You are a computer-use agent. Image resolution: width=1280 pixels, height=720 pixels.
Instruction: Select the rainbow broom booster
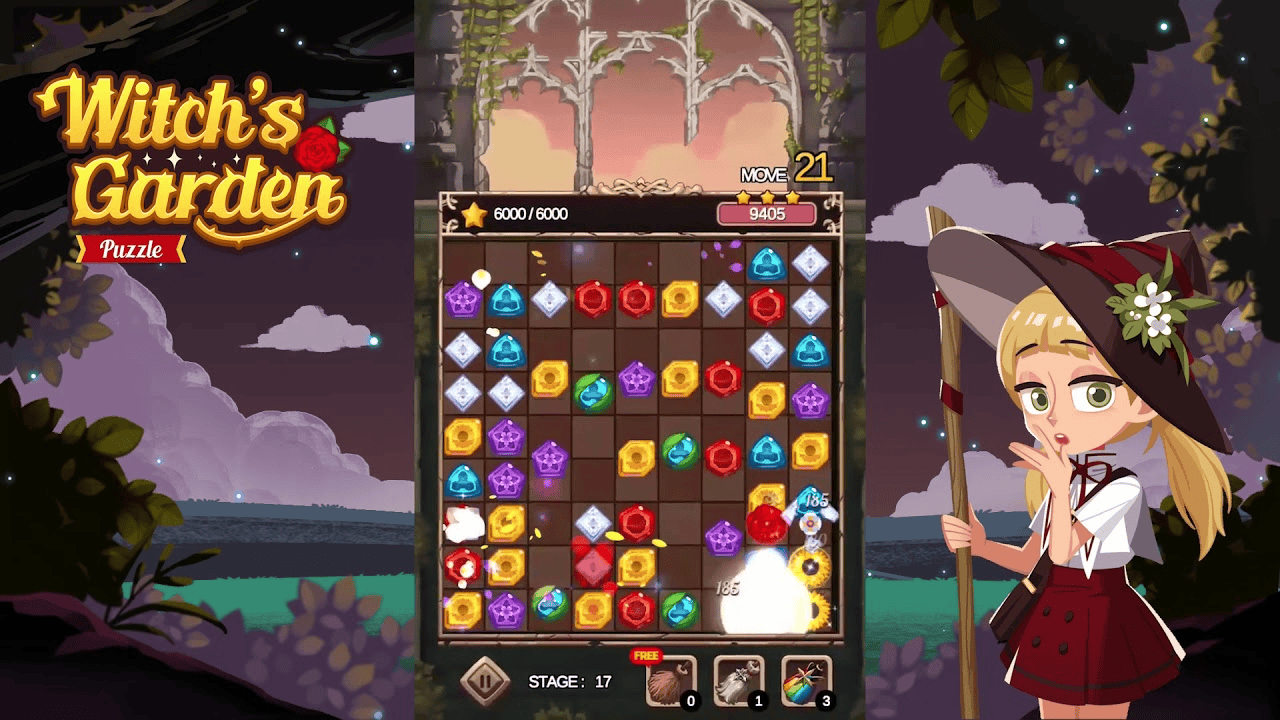(x=806, y=680)
